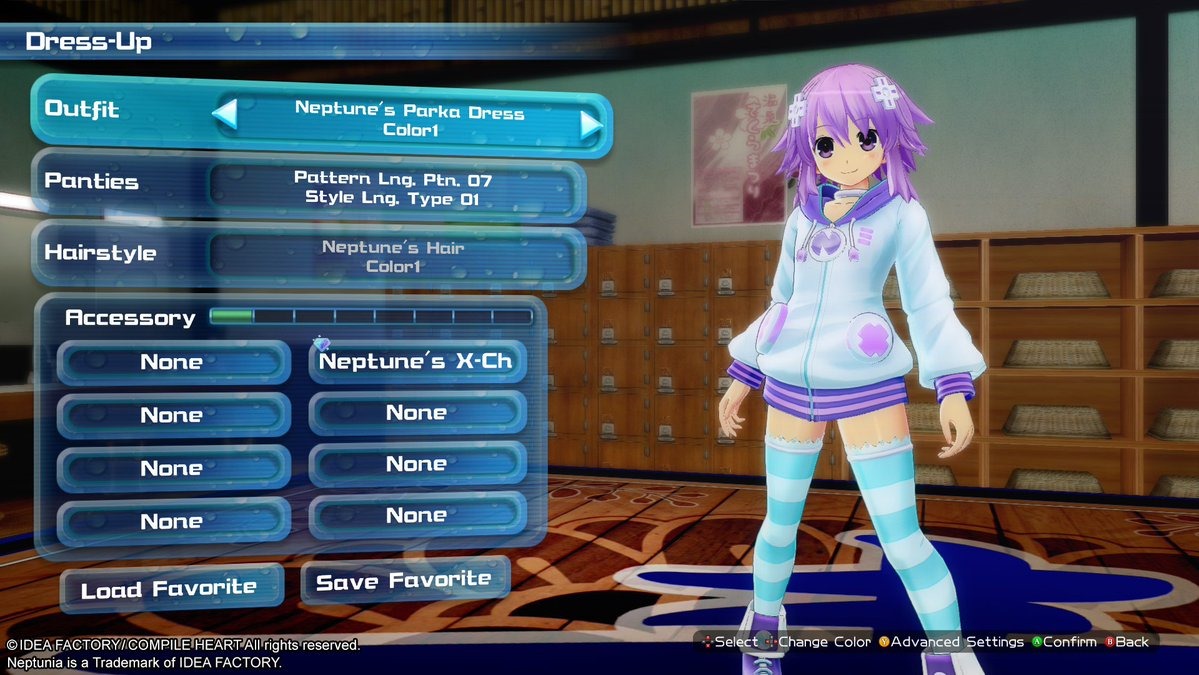The height and width of the screenshot is (675, 1199).
Task: Click the Save Favorite button
Action: 404,581
